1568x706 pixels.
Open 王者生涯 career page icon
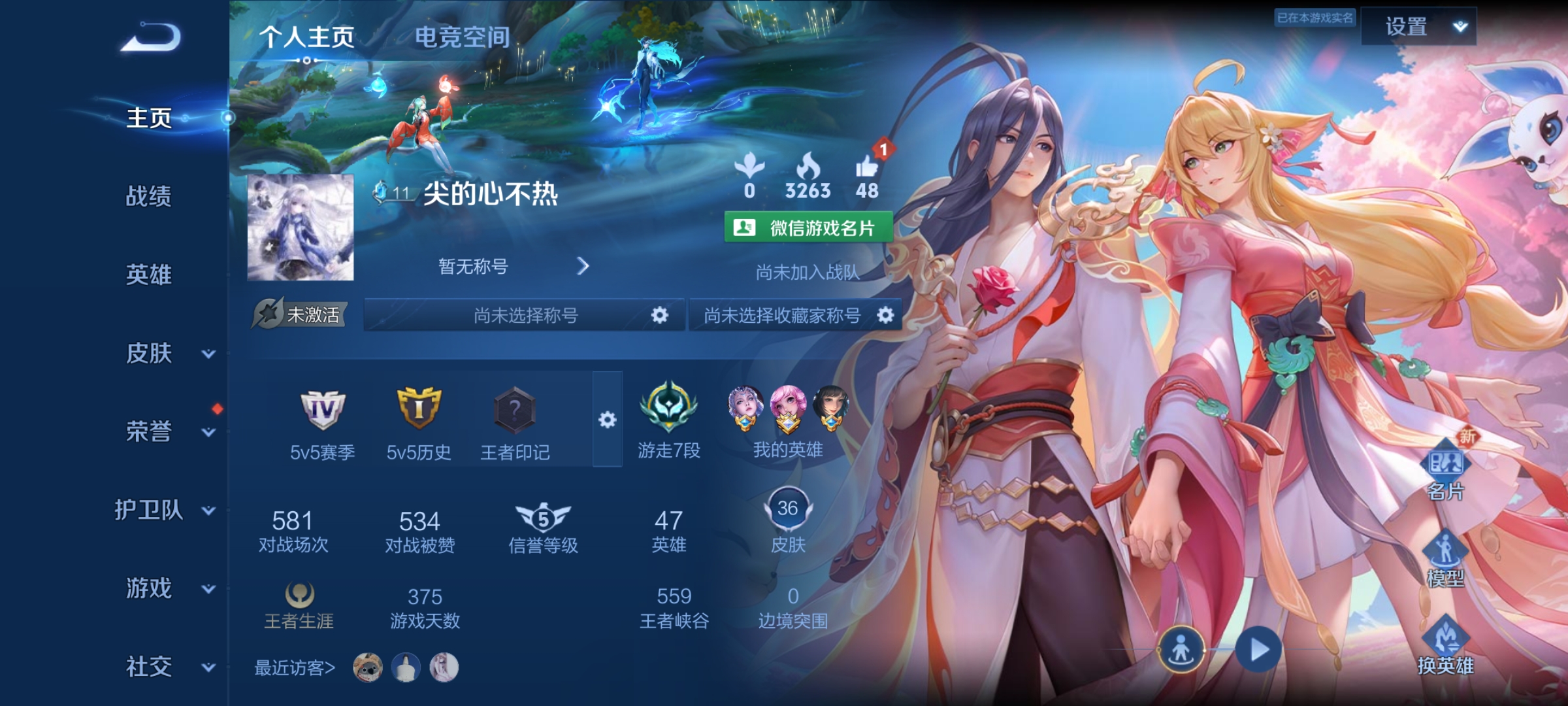(301, 595)
